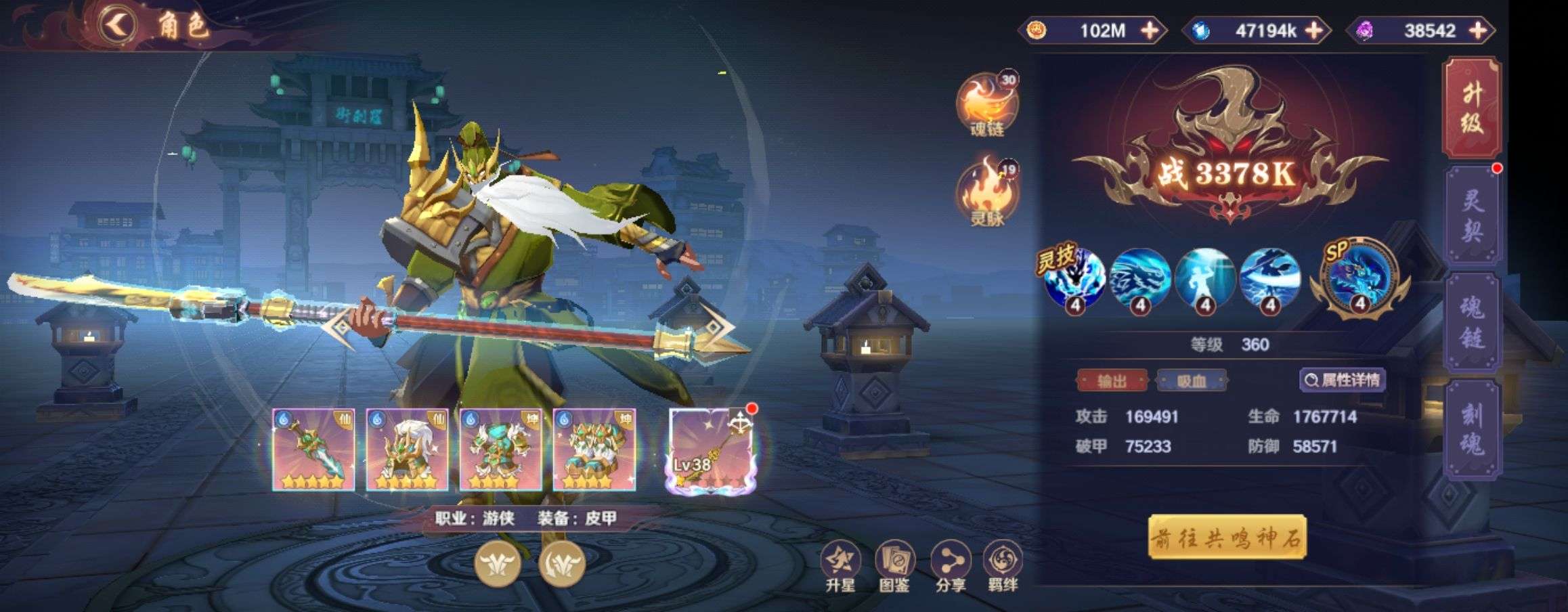Select the equipped sword weapon slot
This screenshot has width=1568, height=612.
(313, 450)
